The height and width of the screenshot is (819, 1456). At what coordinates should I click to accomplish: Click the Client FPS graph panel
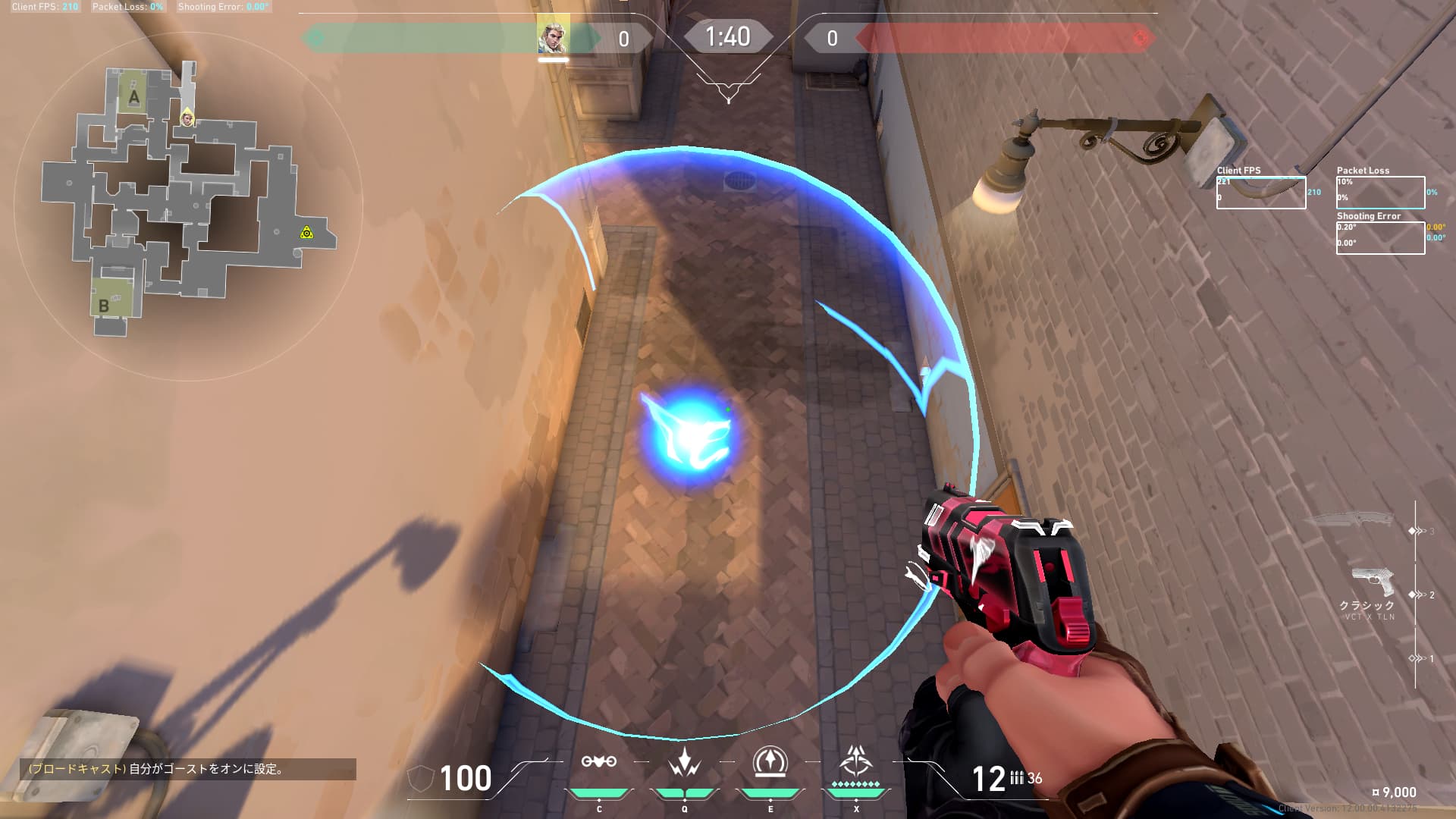click(x=1260, y=193)
